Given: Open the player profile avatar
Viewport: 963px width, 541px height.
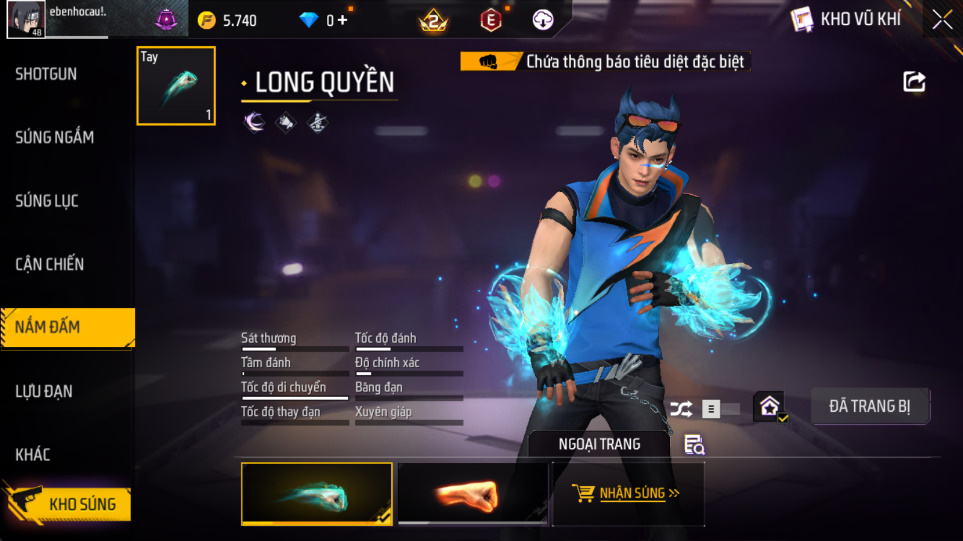Looking at the screenshot, I should 25,20.
